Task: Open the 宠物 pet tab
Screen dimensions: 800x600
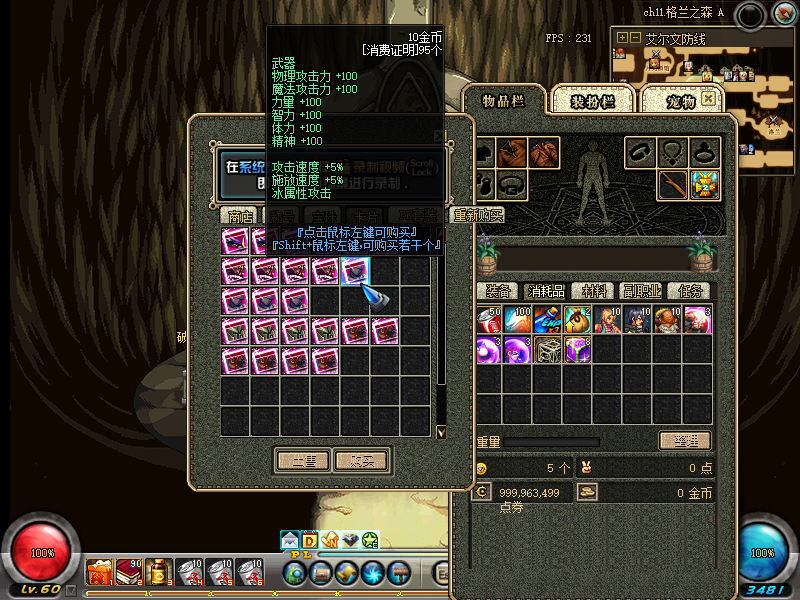Action: (680, 100)
